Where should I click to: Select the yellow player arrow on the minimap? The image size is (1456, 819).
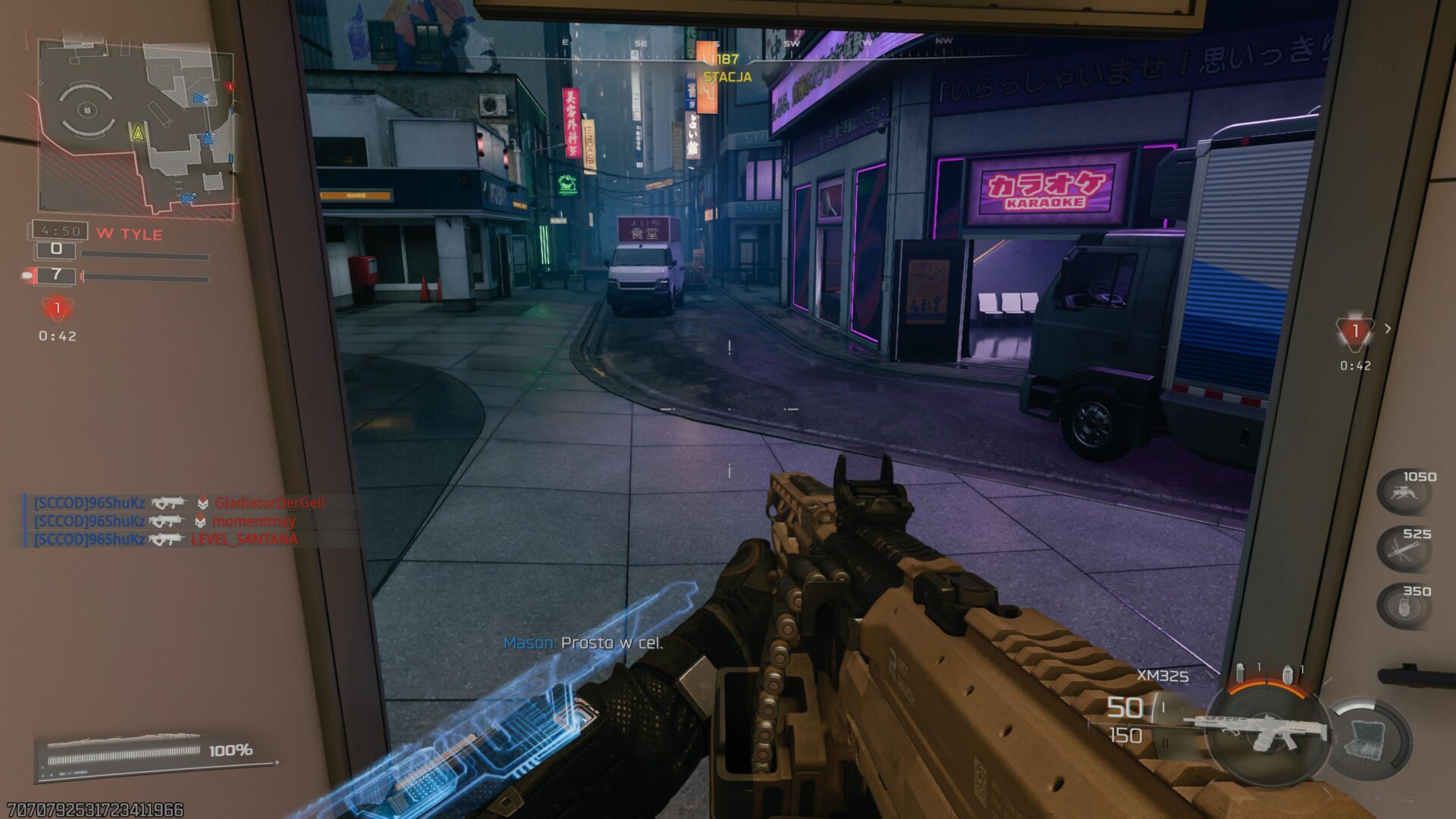[138, 133]
